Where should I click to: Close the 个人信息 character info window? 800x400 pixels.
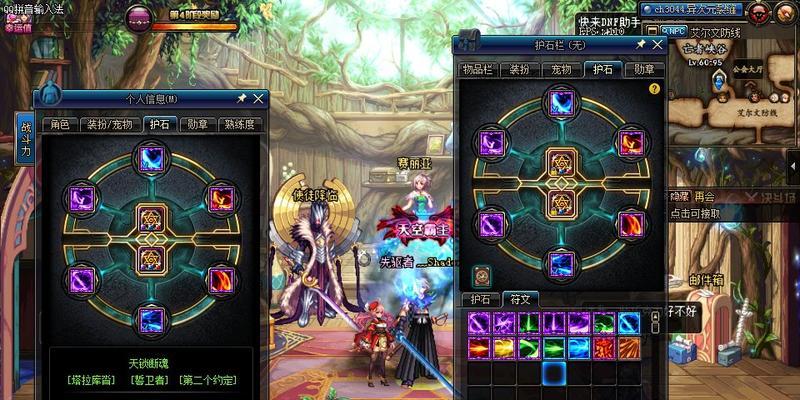(259, 98)
